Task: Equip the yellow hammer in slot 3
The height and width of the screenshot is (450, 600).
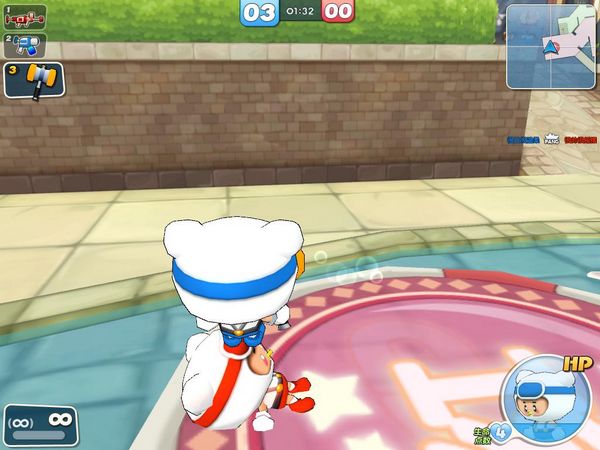Action: pyautogui.click(x=35, y=80)
